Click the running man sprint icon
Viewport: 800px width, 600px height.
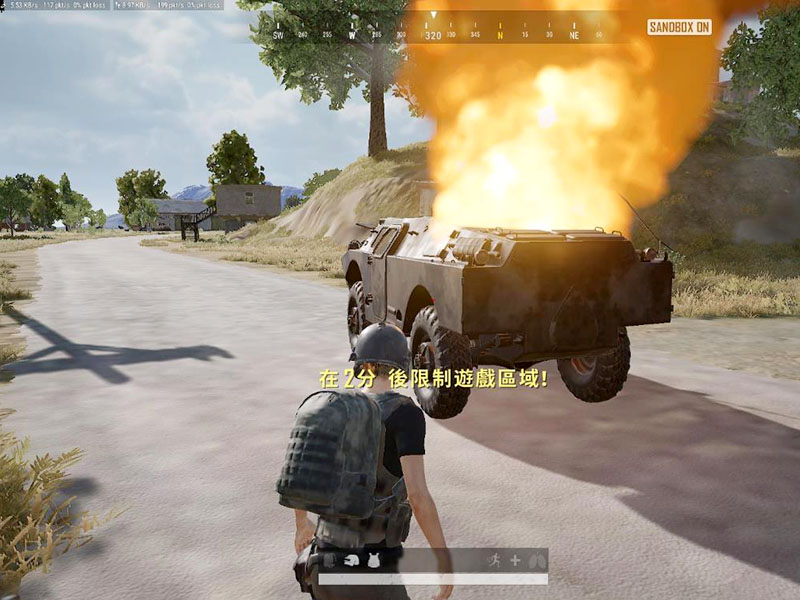[x=493, y=561]
